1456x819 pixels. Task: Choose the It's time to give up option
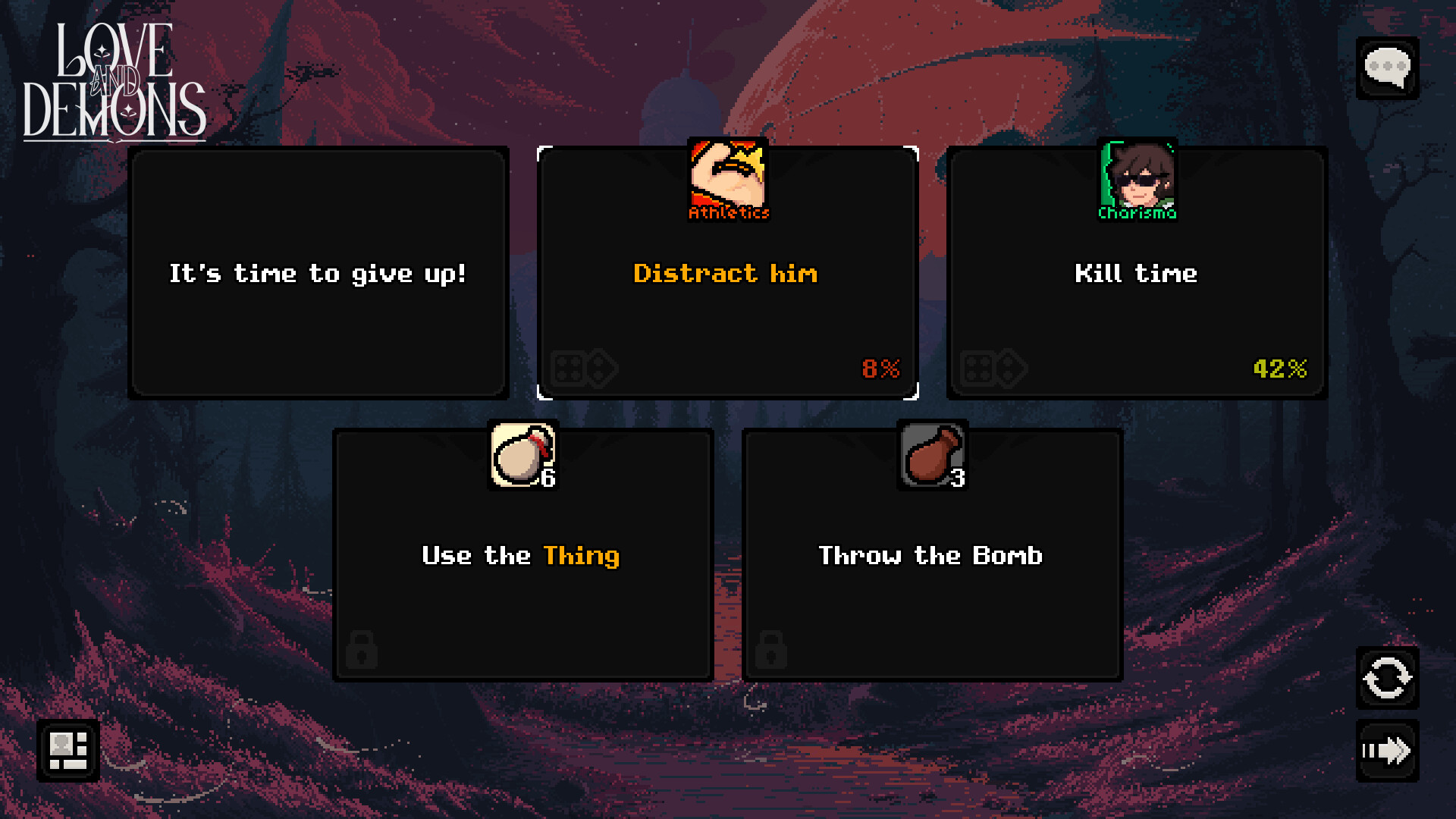pyautogui.click(x=318, y=274)
